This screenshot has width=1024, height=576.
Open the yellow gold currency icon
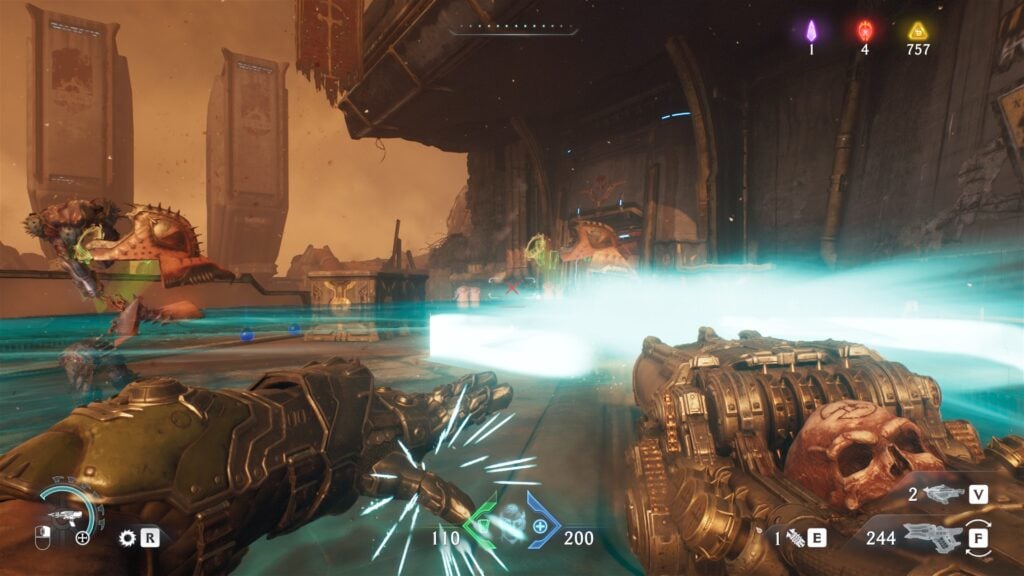click(x=918, y=30)
